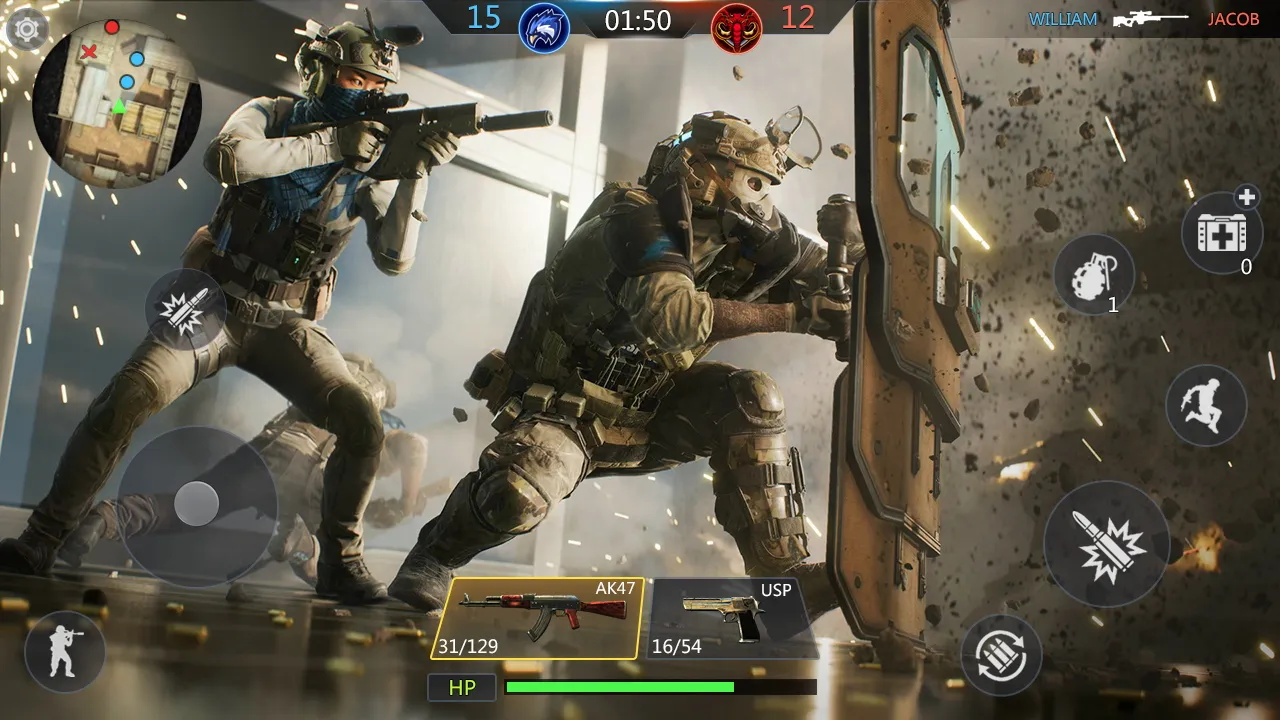Use the medkit health pack icon

[x=1222, y=232]
